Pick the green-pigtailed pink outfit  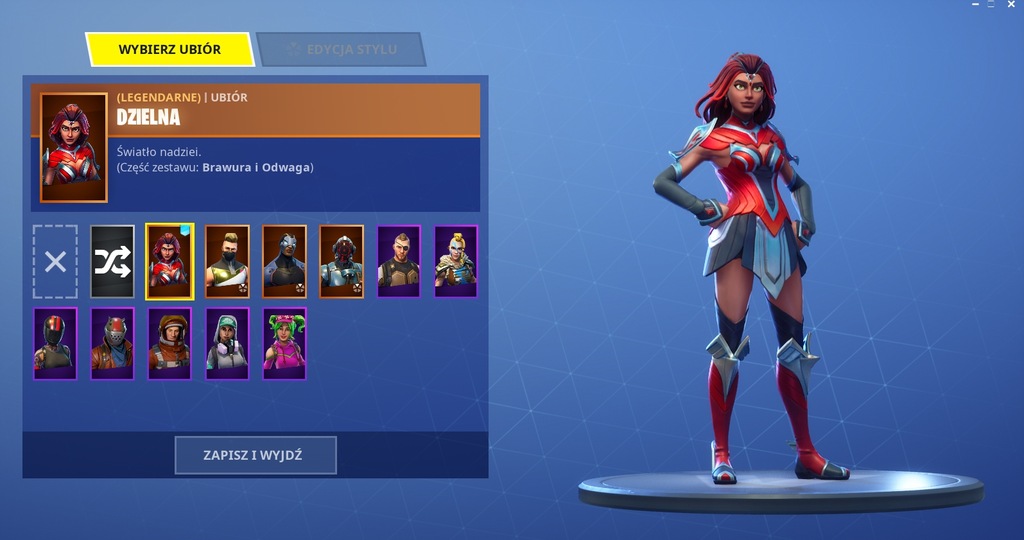coord(285,344)
